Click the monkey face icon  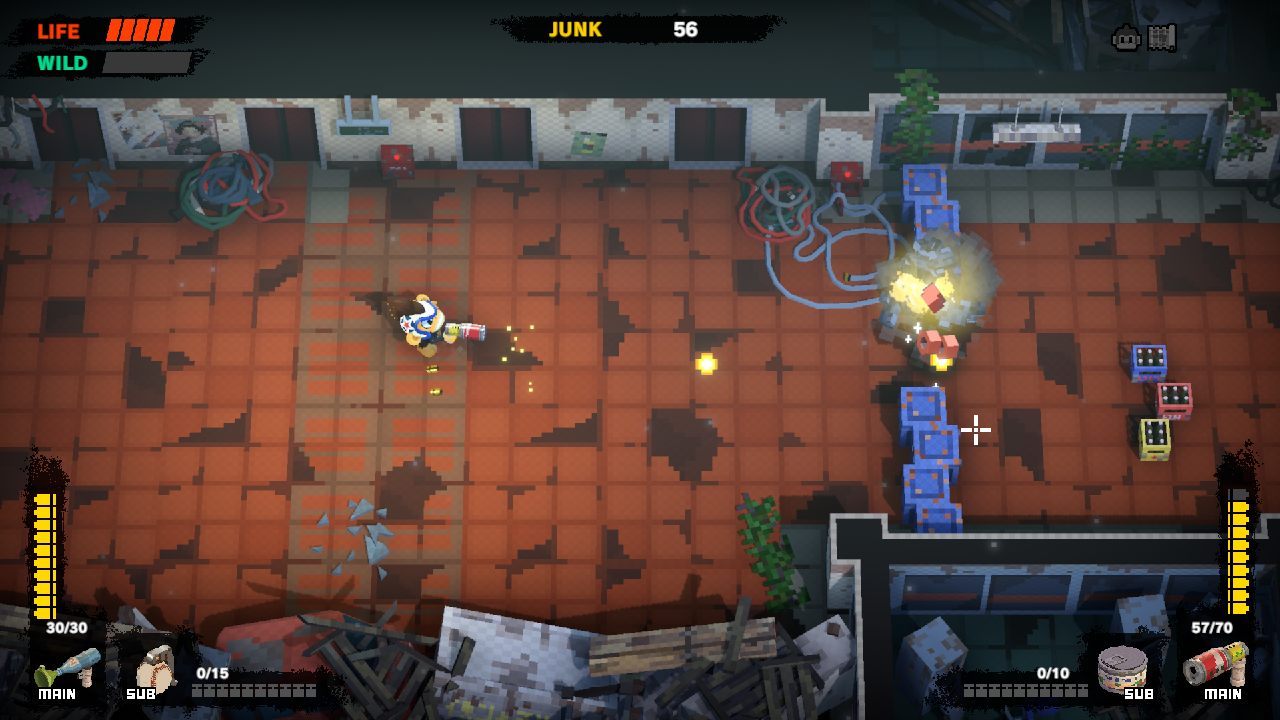(x=1126, y=39)
